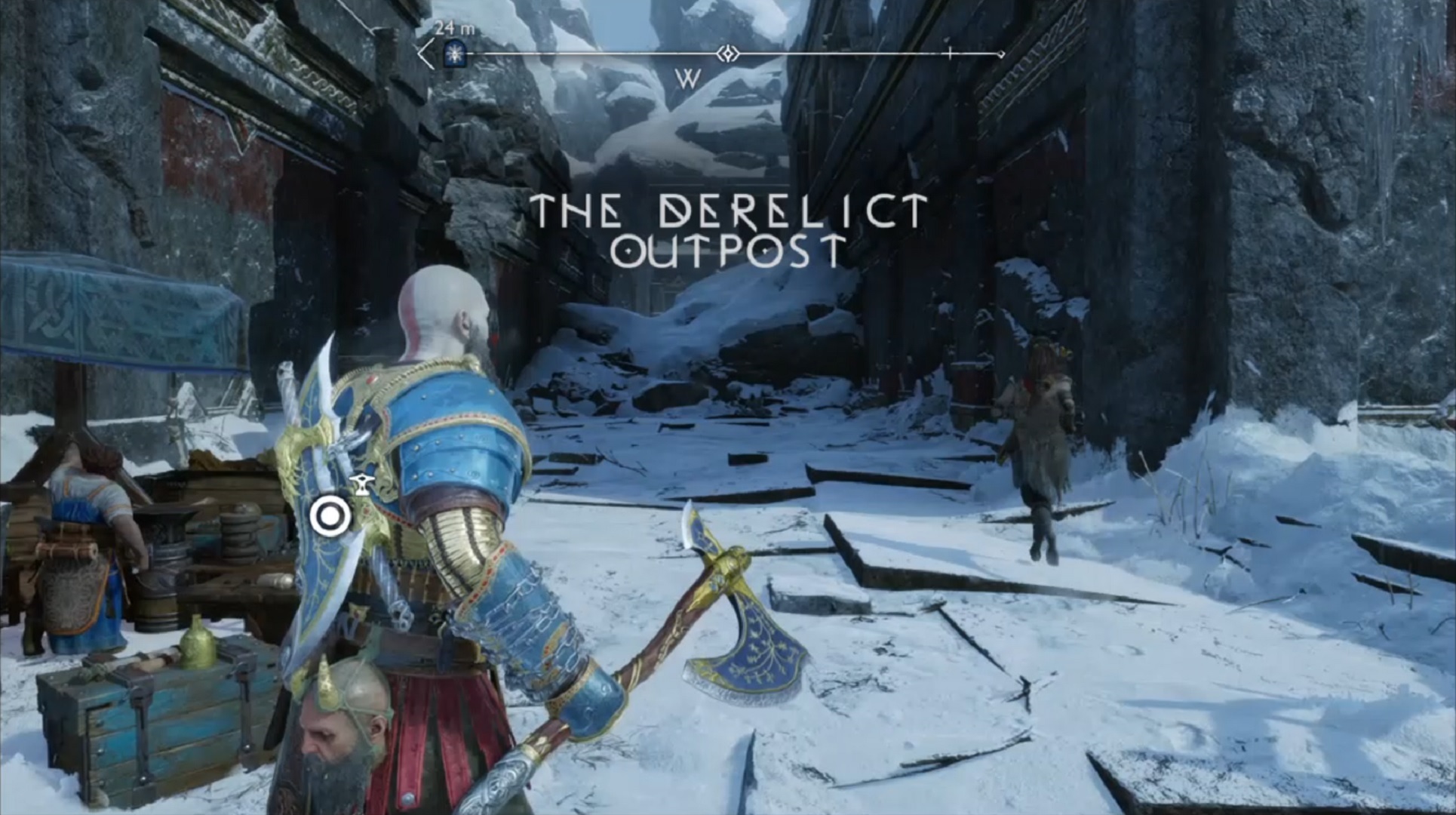Select the diamond center marker on the compass
1456x815 pixels.
click(727, 54)
